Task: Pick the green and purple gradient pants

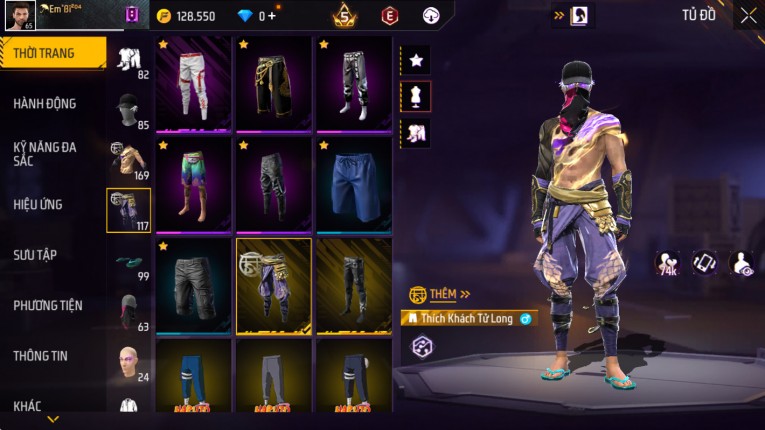Action: point(194,184)
